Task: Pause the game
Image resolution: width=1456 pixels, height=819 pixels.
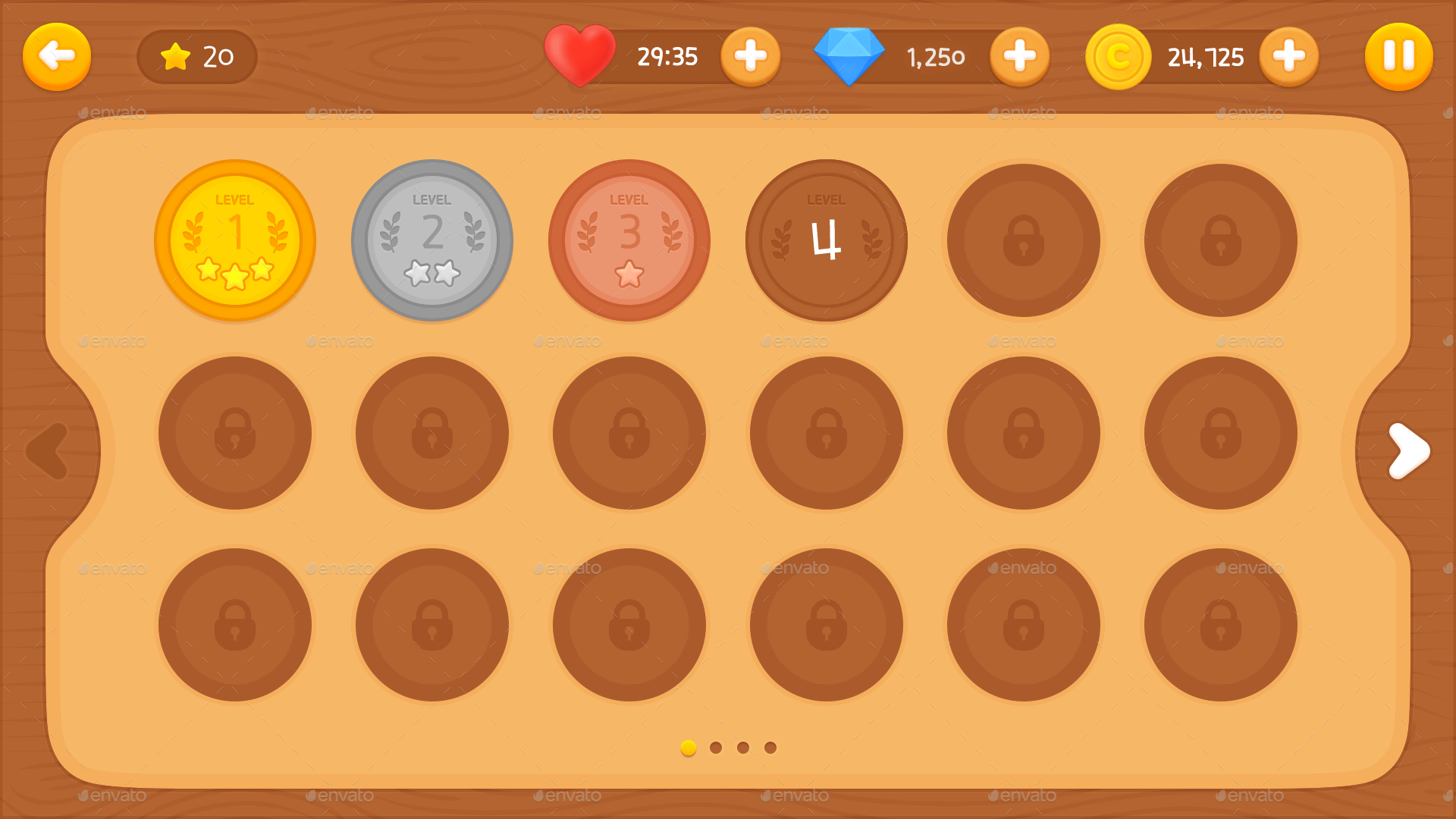Action: 1398,55
